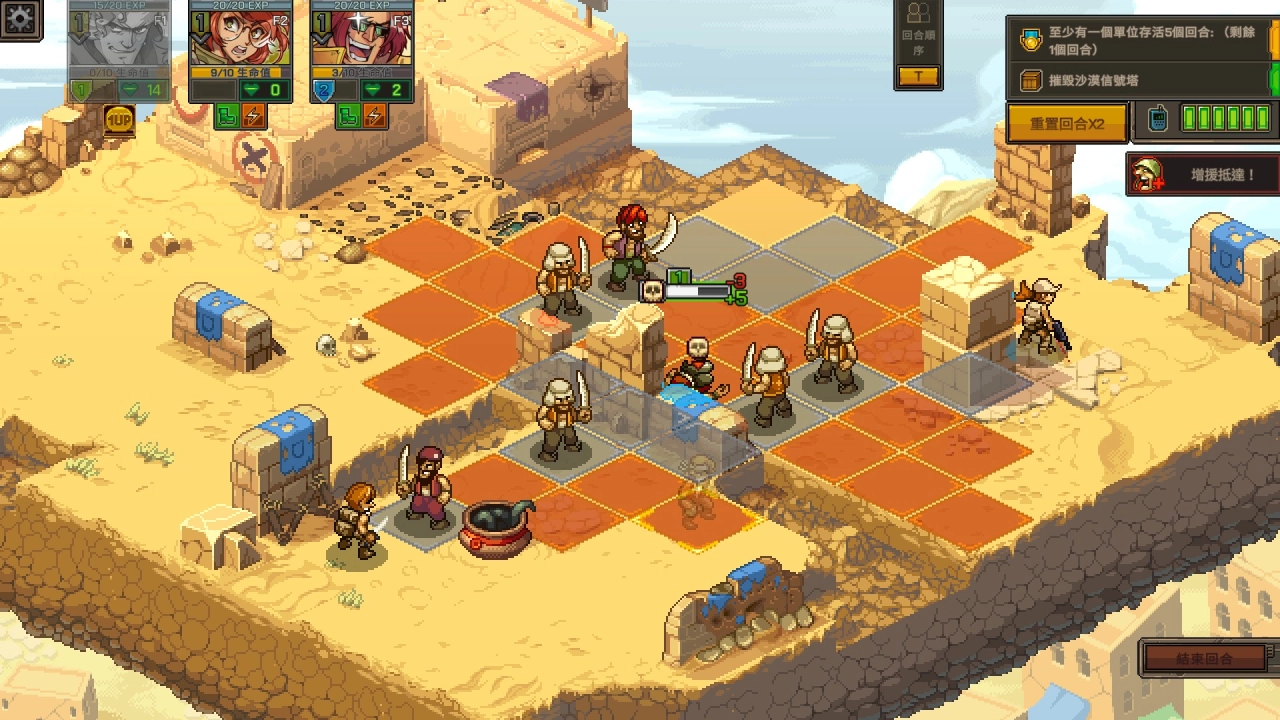Click the gold 1UP revive token
Screen dimensions: 1280x720
click(119, 121)
